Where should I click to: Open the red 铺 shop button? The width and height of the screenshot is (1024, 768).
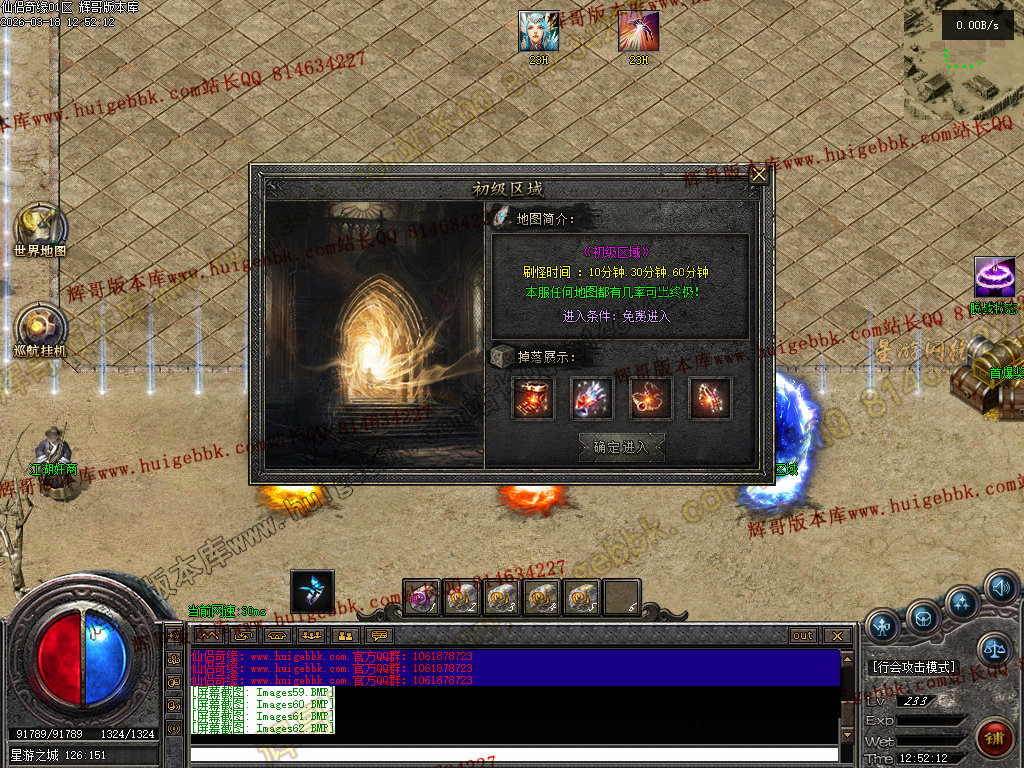(x=993, y=740)
